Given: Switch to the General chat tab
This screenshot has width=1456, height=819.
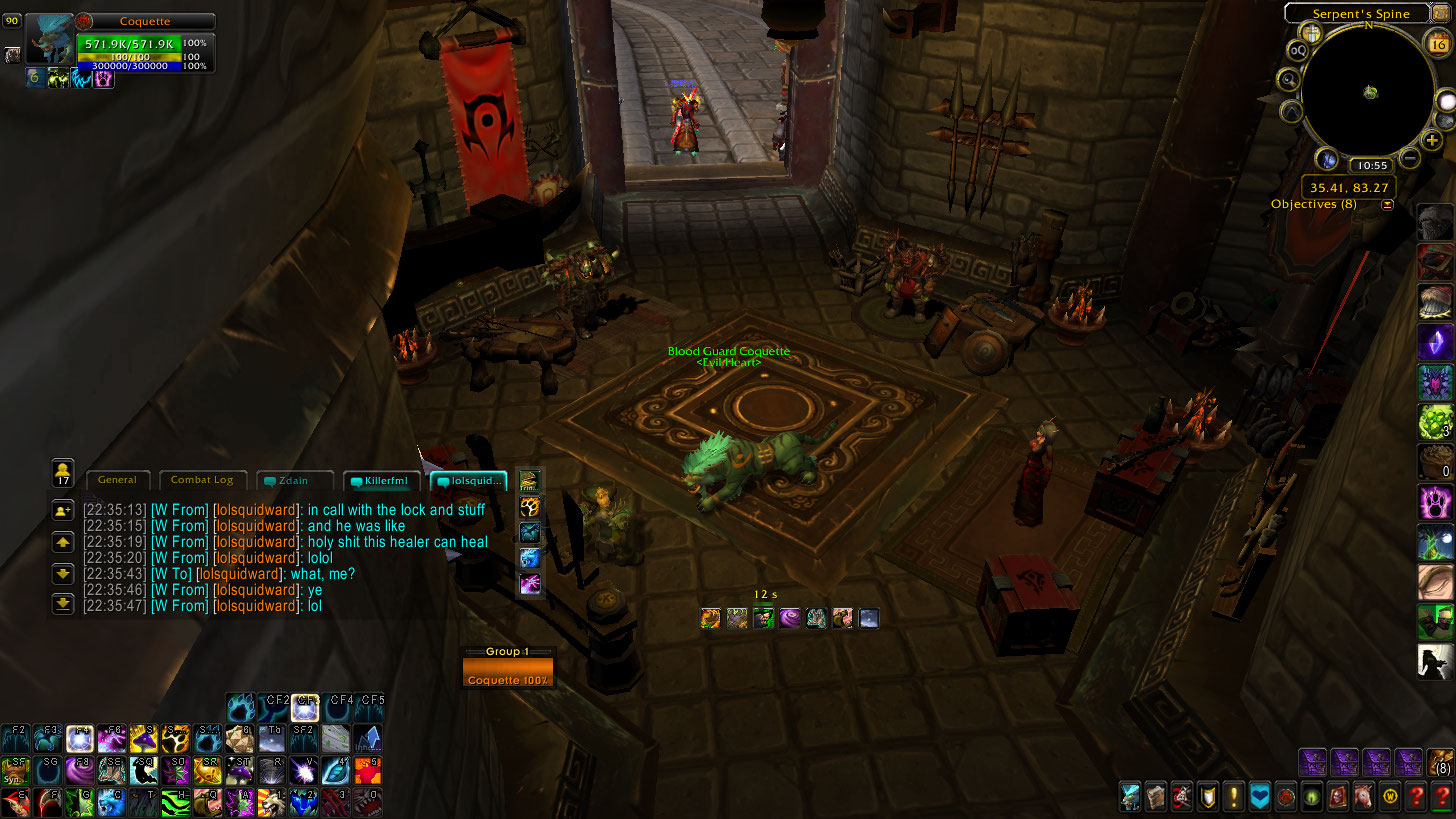Looking at the screenshot, I should coord(118,480).
